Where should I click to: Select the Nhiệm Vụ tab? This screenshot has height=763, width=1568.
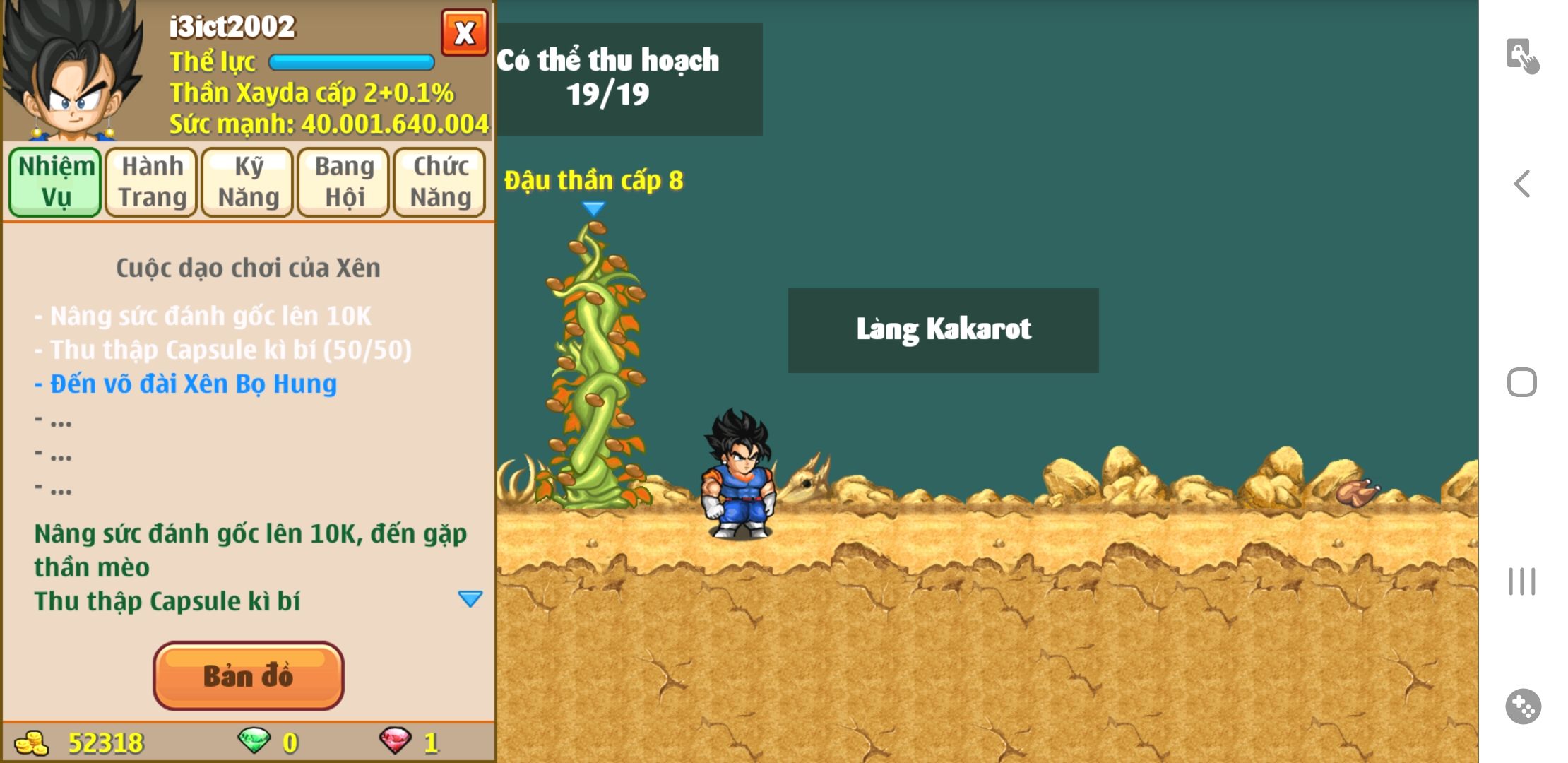pos(56,182)
